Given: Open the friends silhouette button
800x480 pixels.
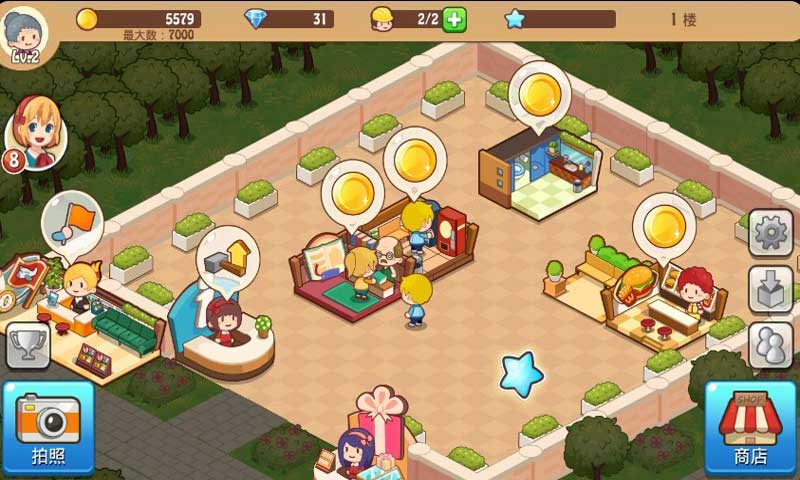Looking at the screenshot, I should (770, 345).
